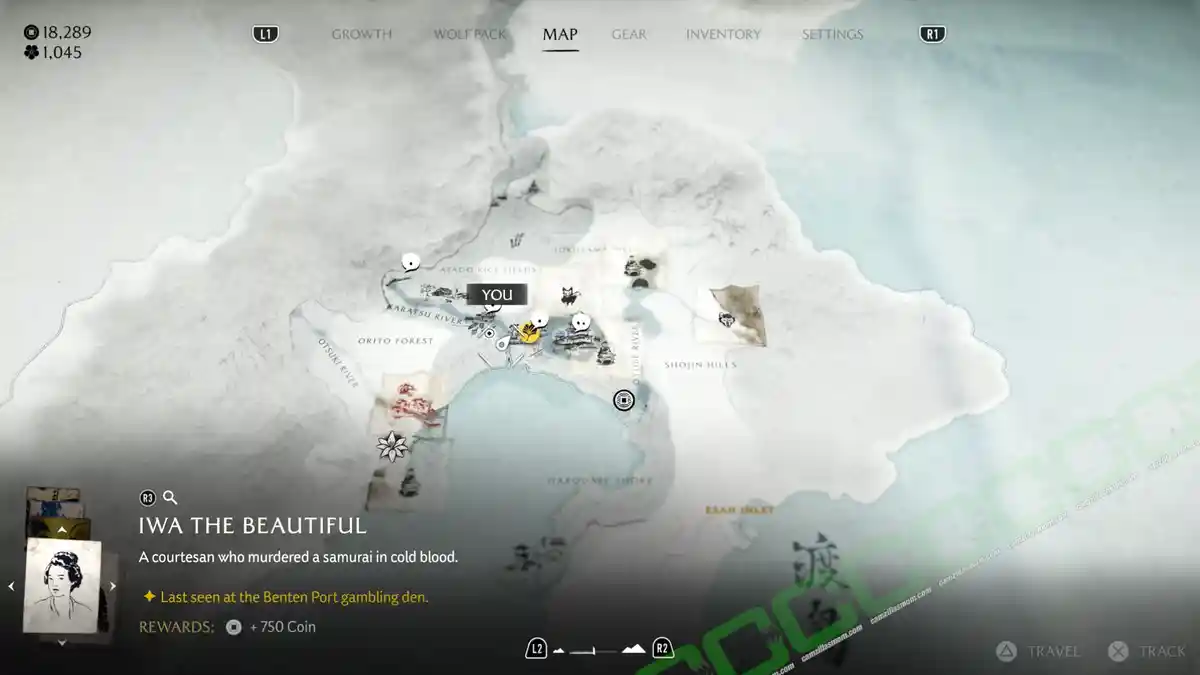Travel to the selected location
Screen dimensions: 1200x675
coord(1040,651)
